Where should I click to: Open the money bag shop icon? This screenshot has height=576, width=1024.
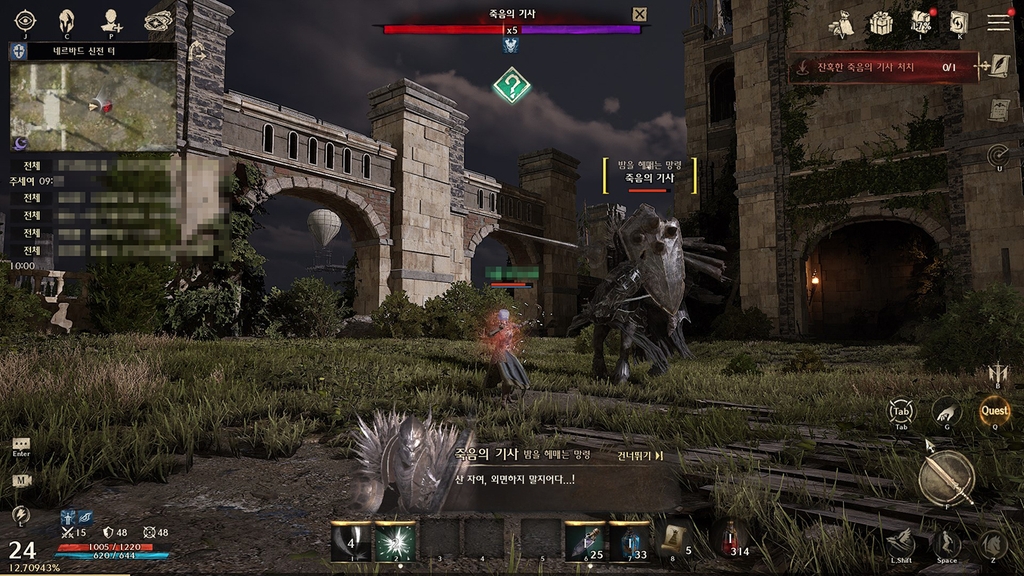(843, 23)
